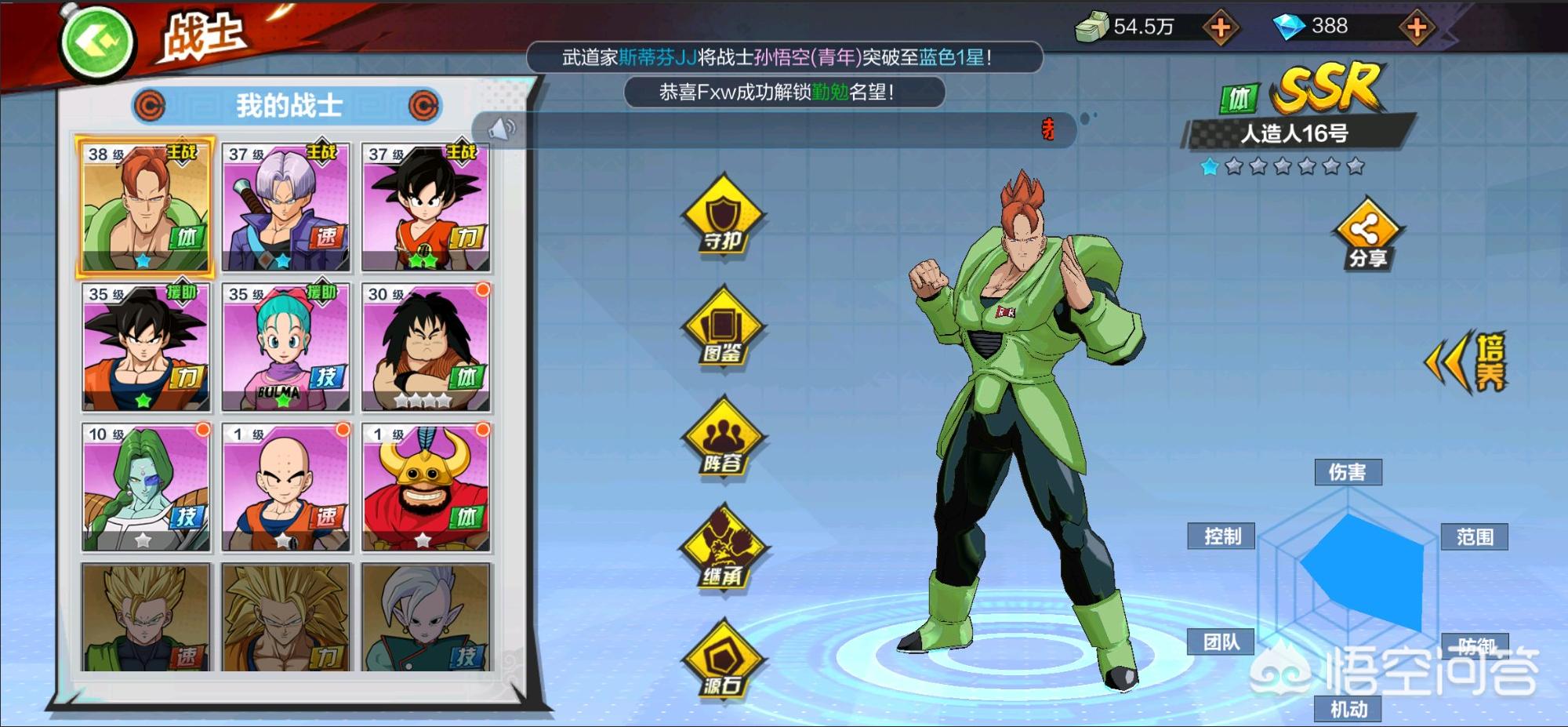Toggle the speaker announcement icon

pos(502,129)
